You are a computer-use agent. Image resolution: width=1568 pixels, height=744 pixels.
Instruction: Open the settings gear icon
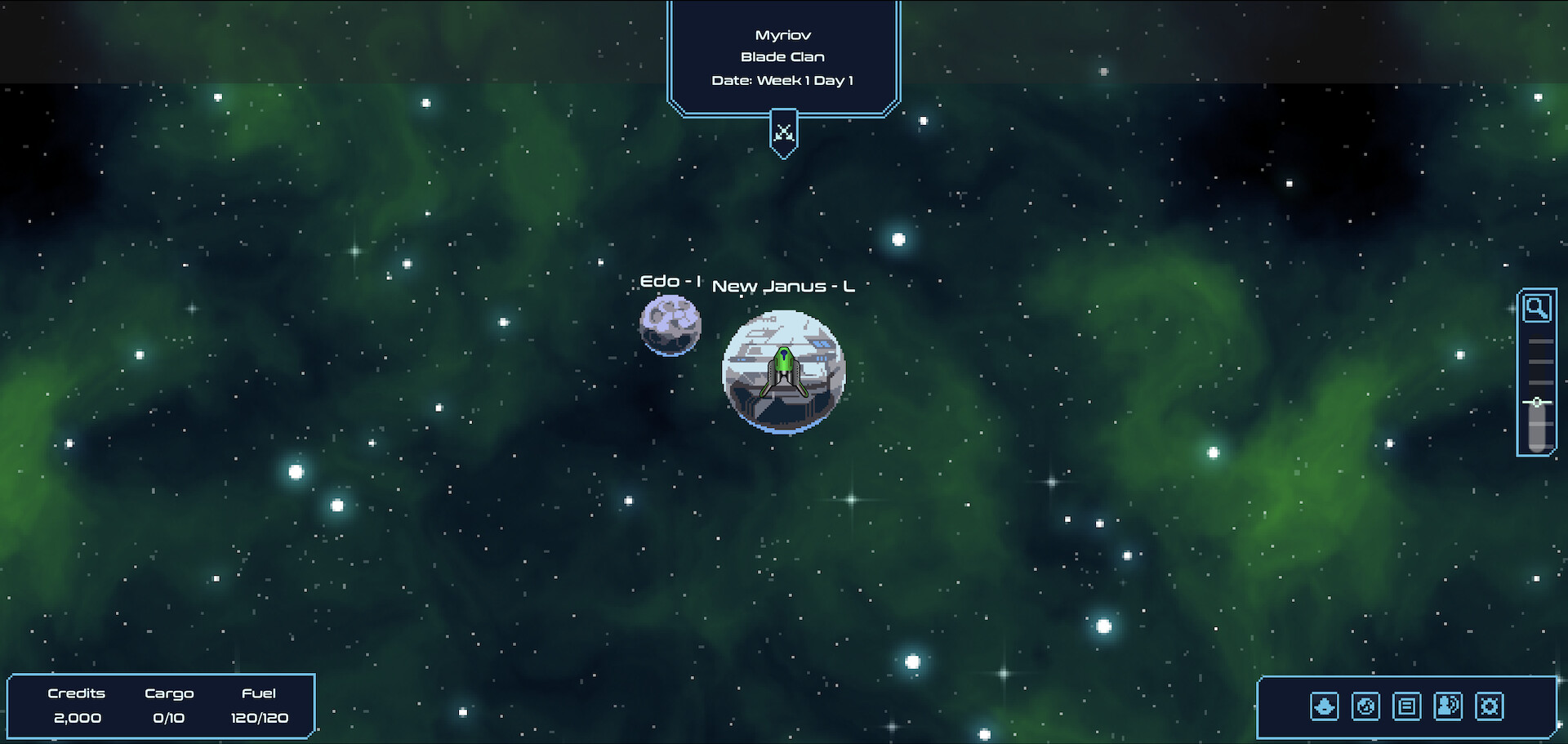[x=1490, y=707]
